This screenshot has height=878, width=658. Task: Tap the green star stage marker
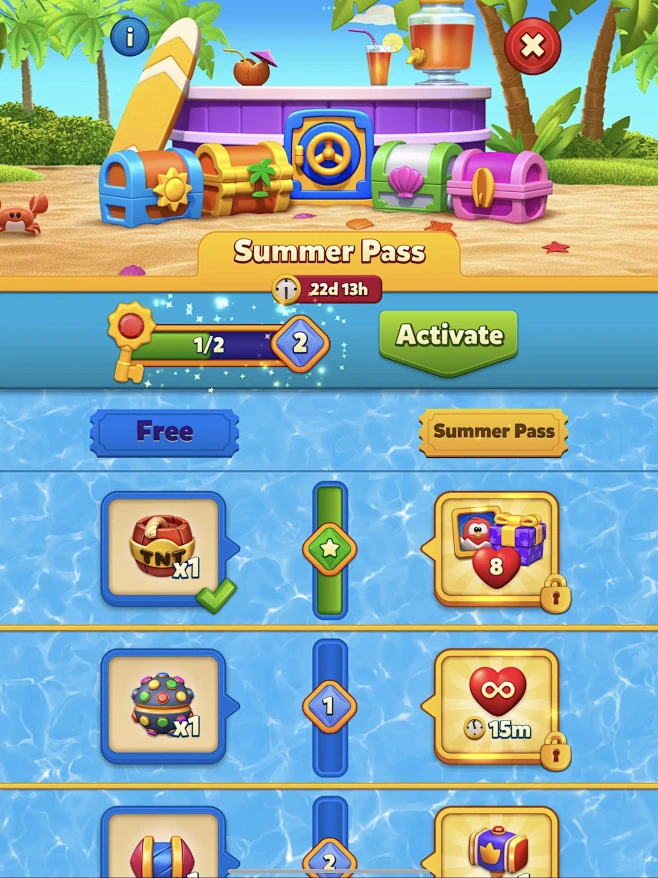[329, 549]
